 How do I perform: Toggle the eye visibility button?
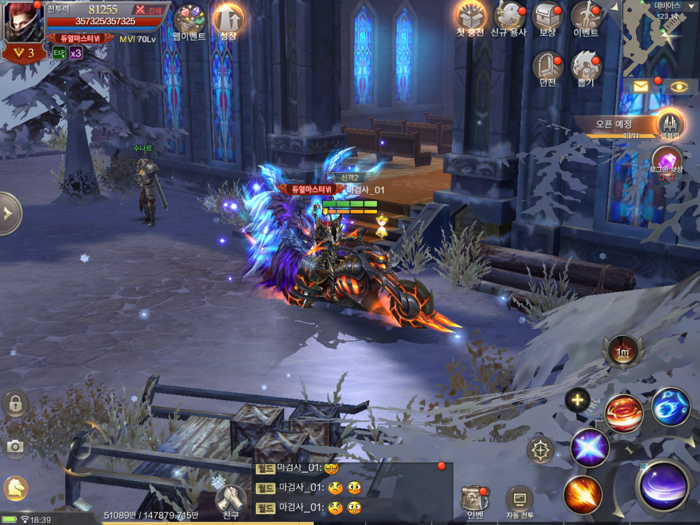point(679,87)
